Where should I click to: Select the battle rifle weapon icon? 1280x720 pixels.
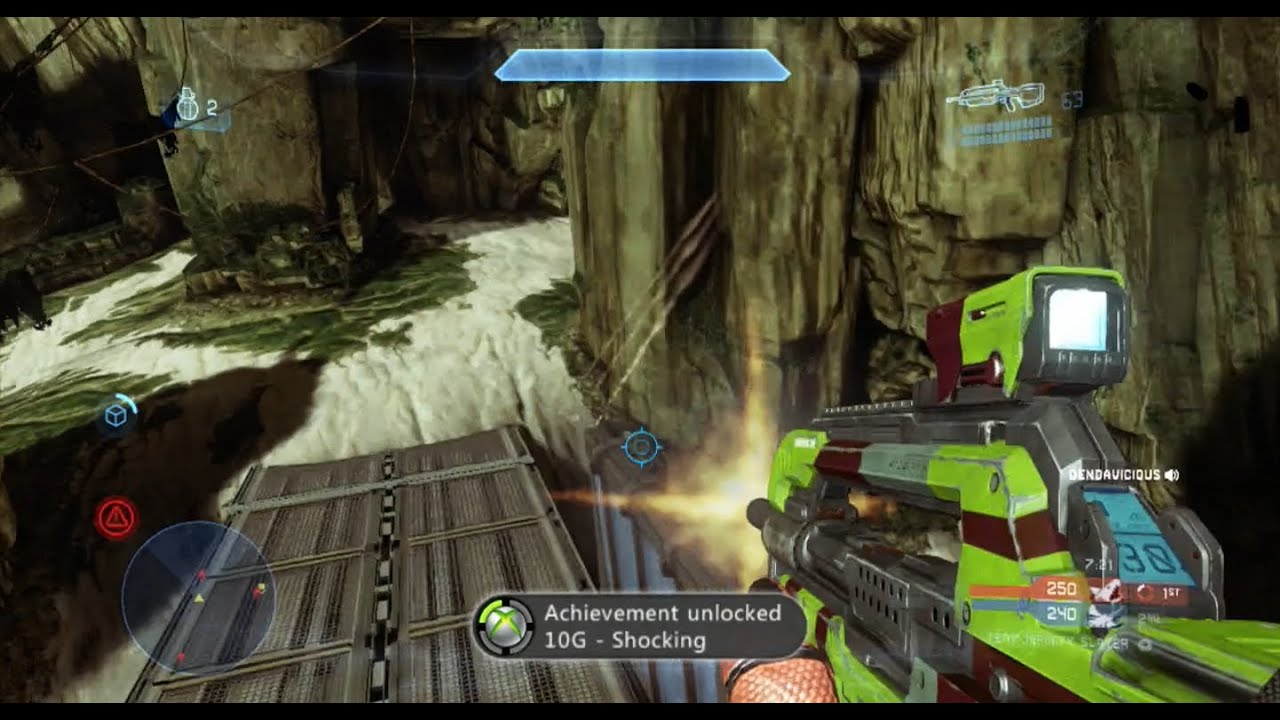tap(1001, 98)
